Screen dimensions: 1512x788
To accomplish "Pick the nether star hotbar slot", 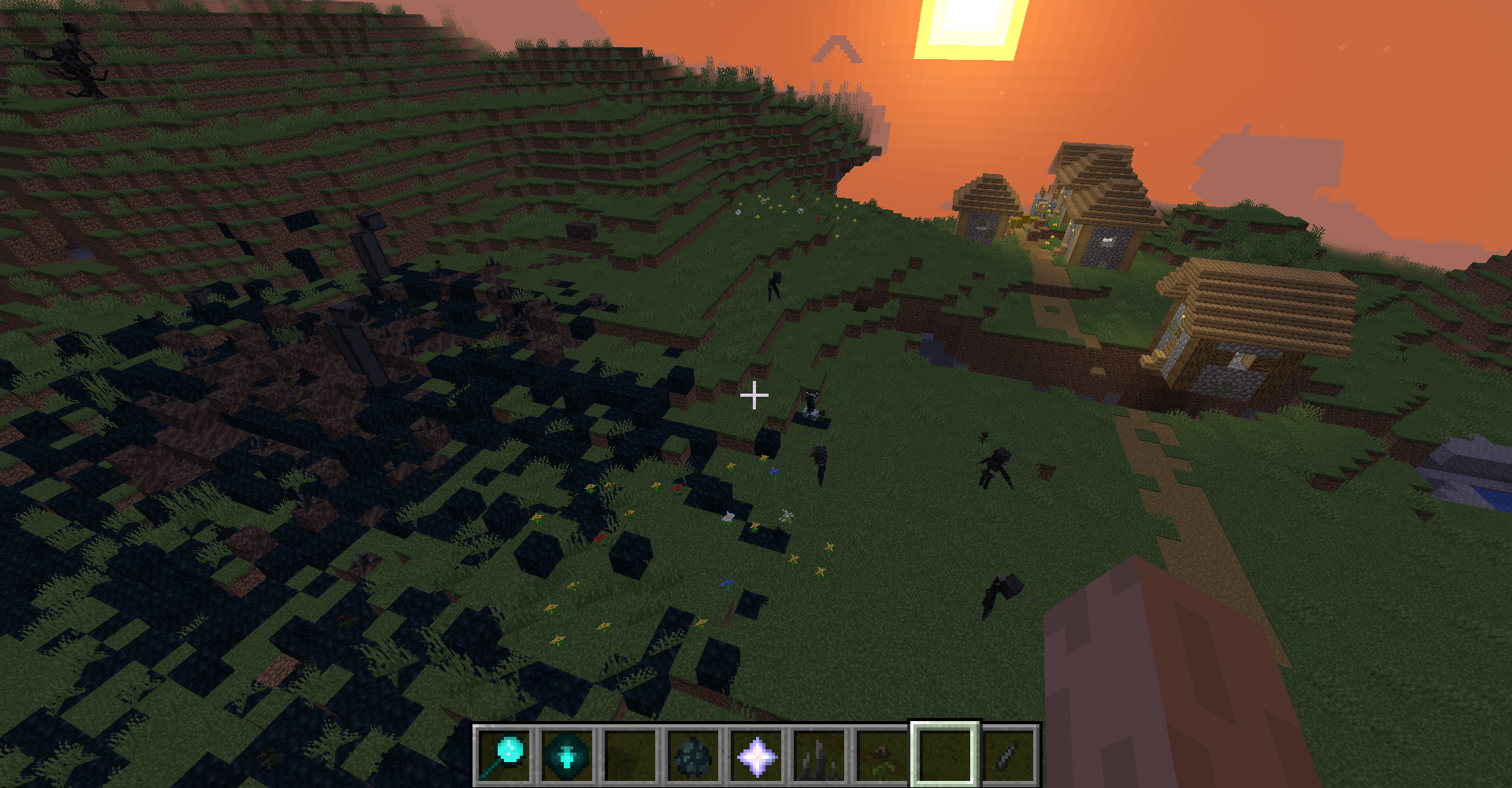I will pyautogui.click(x=757, y=755).
